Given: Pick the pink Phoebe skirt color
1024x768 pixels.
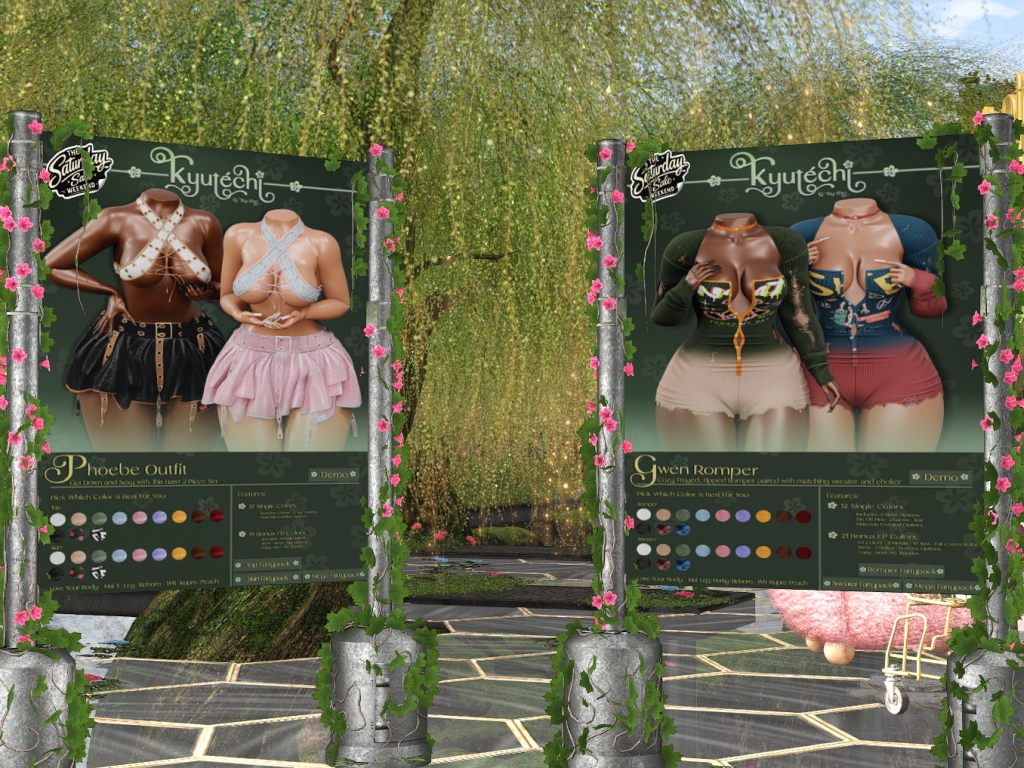Looking at the screenshot, I should (139, 554).
